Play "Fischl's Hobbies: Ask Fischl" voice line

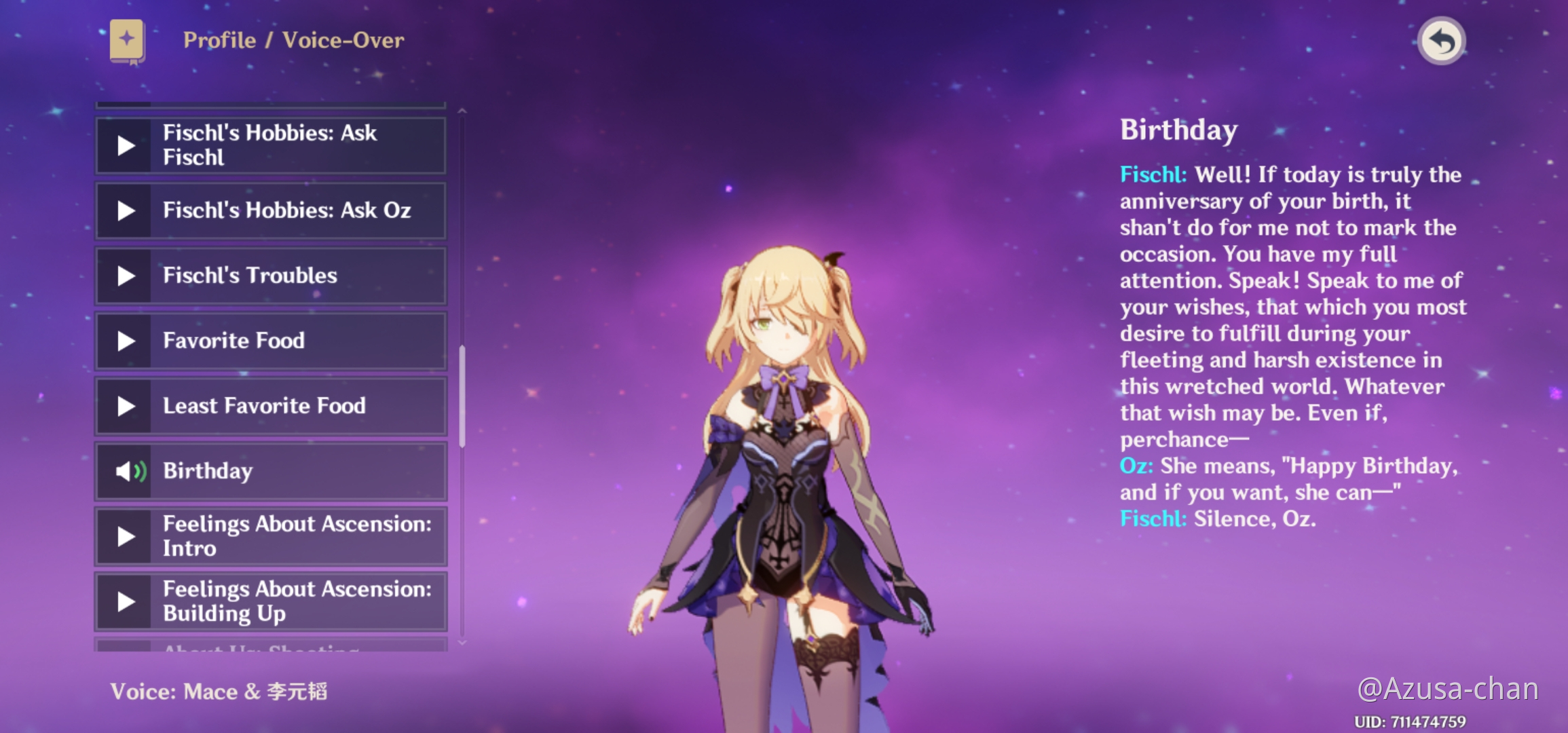[x=126, y=145]
